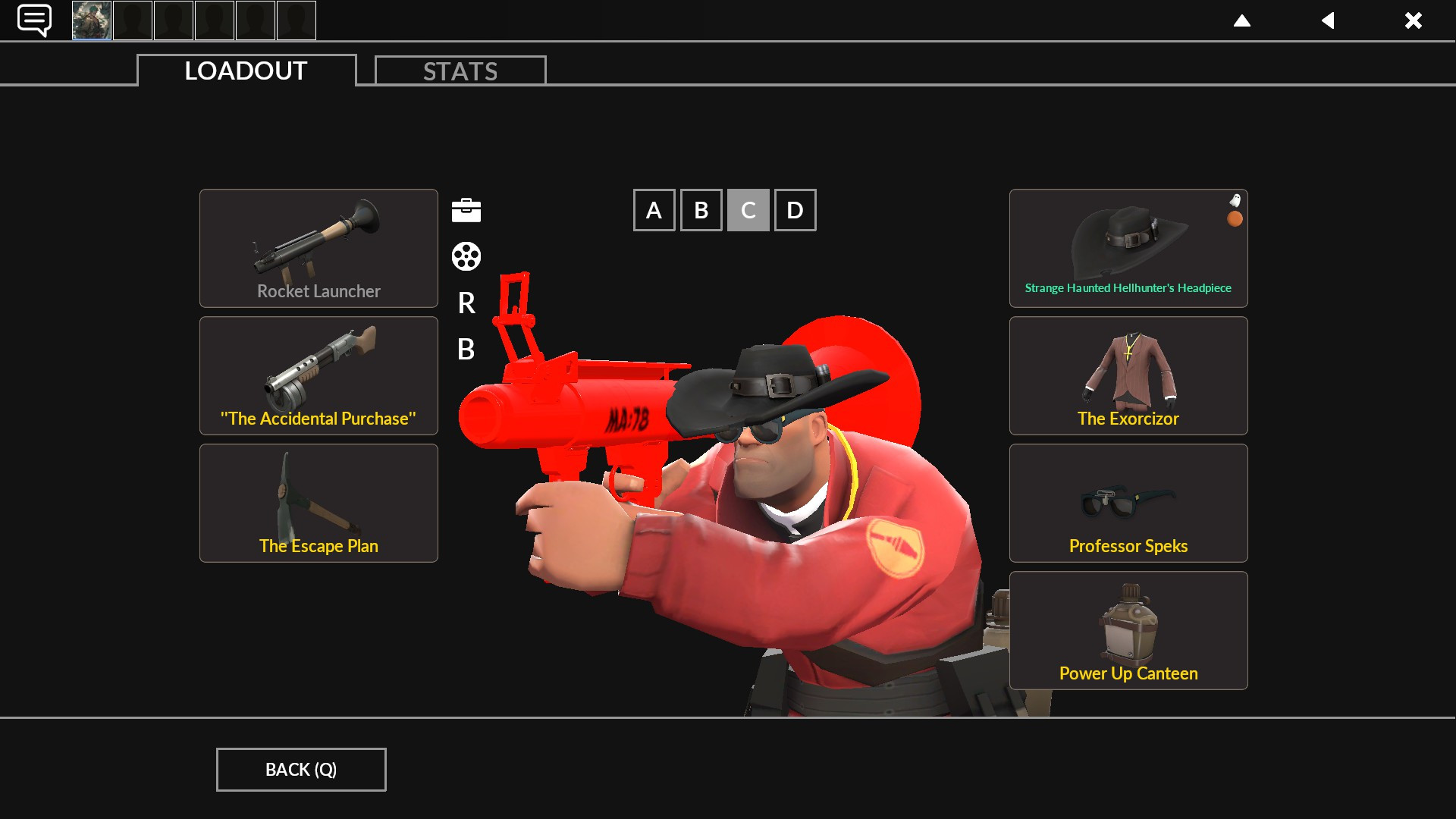
Task: Open The Escape Plan melee slot
Action: click(318, 503)
